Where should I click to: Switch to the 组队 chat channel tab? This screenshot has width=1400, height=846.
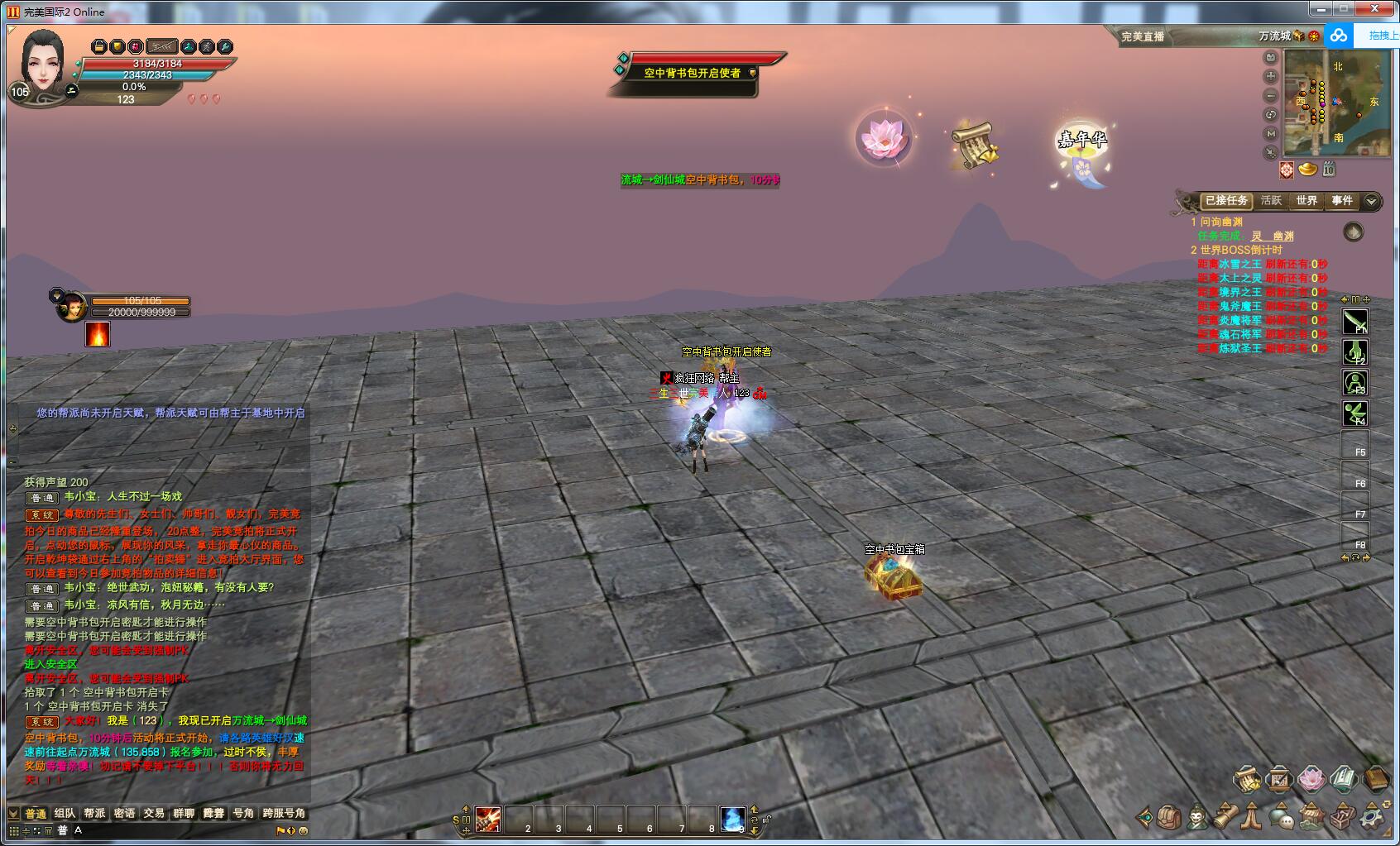(x=65, y=814)
